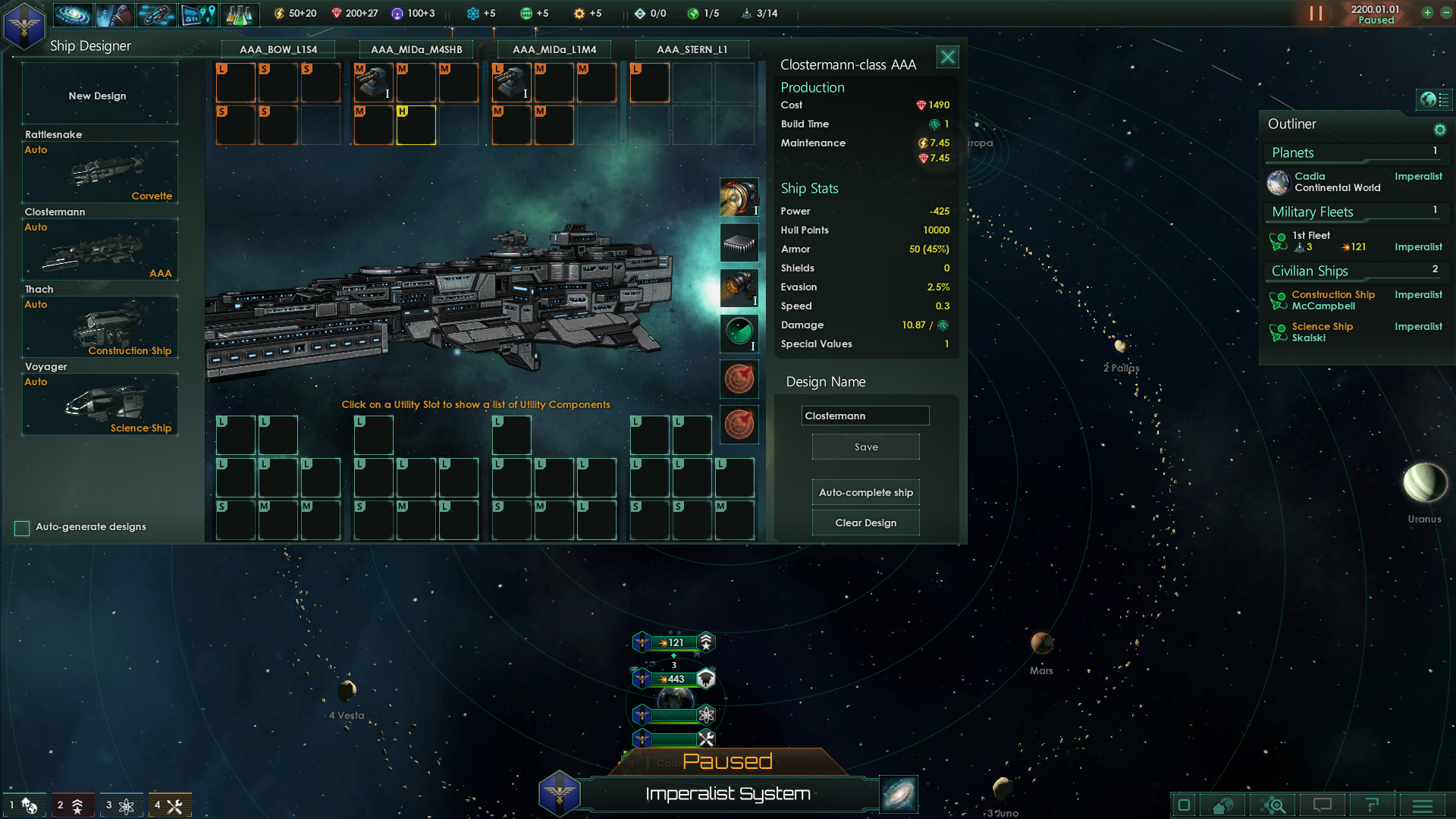Select the Clostermann AAA design
The height and width of the screenshot is (819, 1456).
click(100, 249)
